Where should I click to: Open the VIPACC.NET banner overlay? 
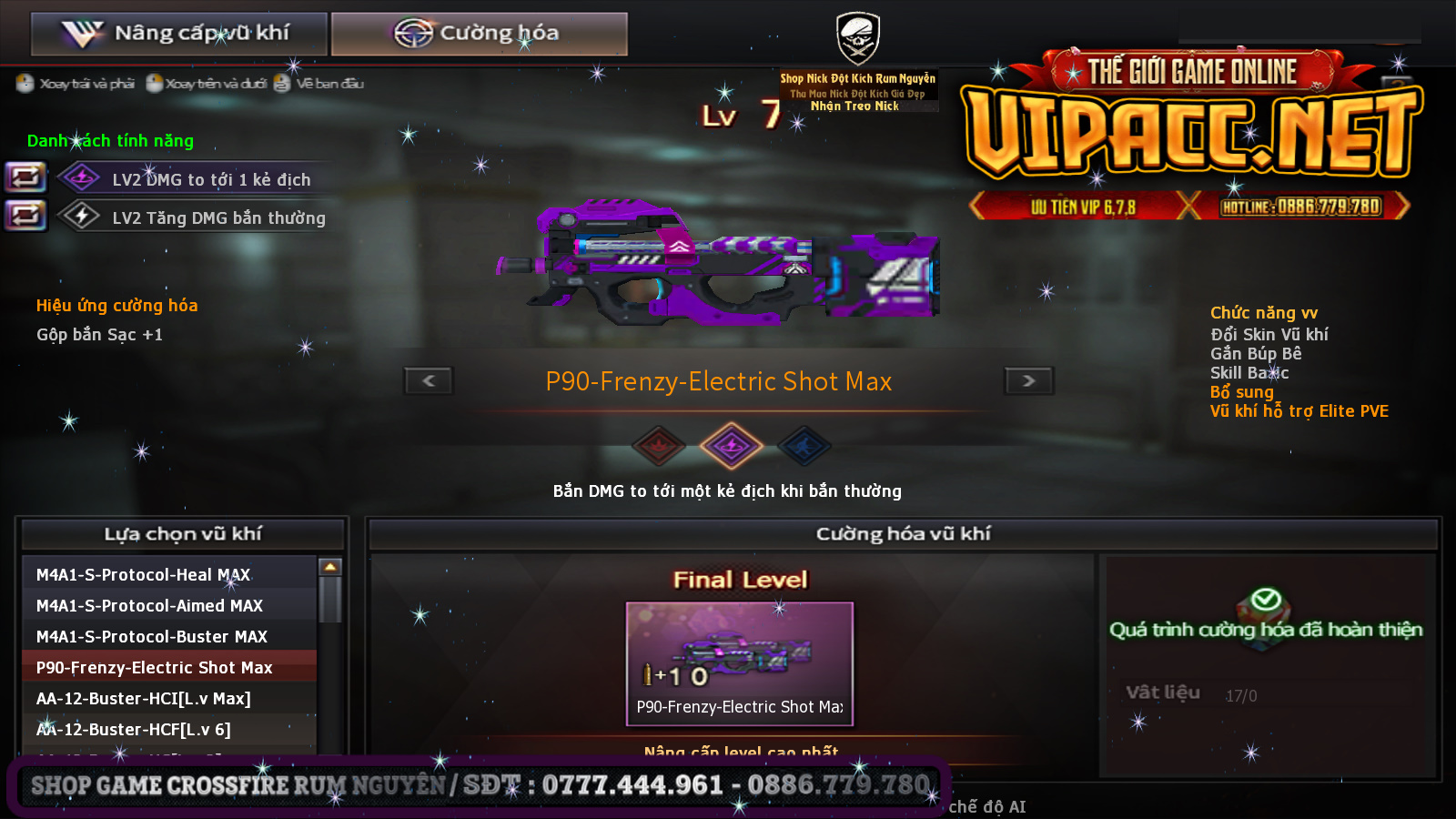click(1192, 135)
